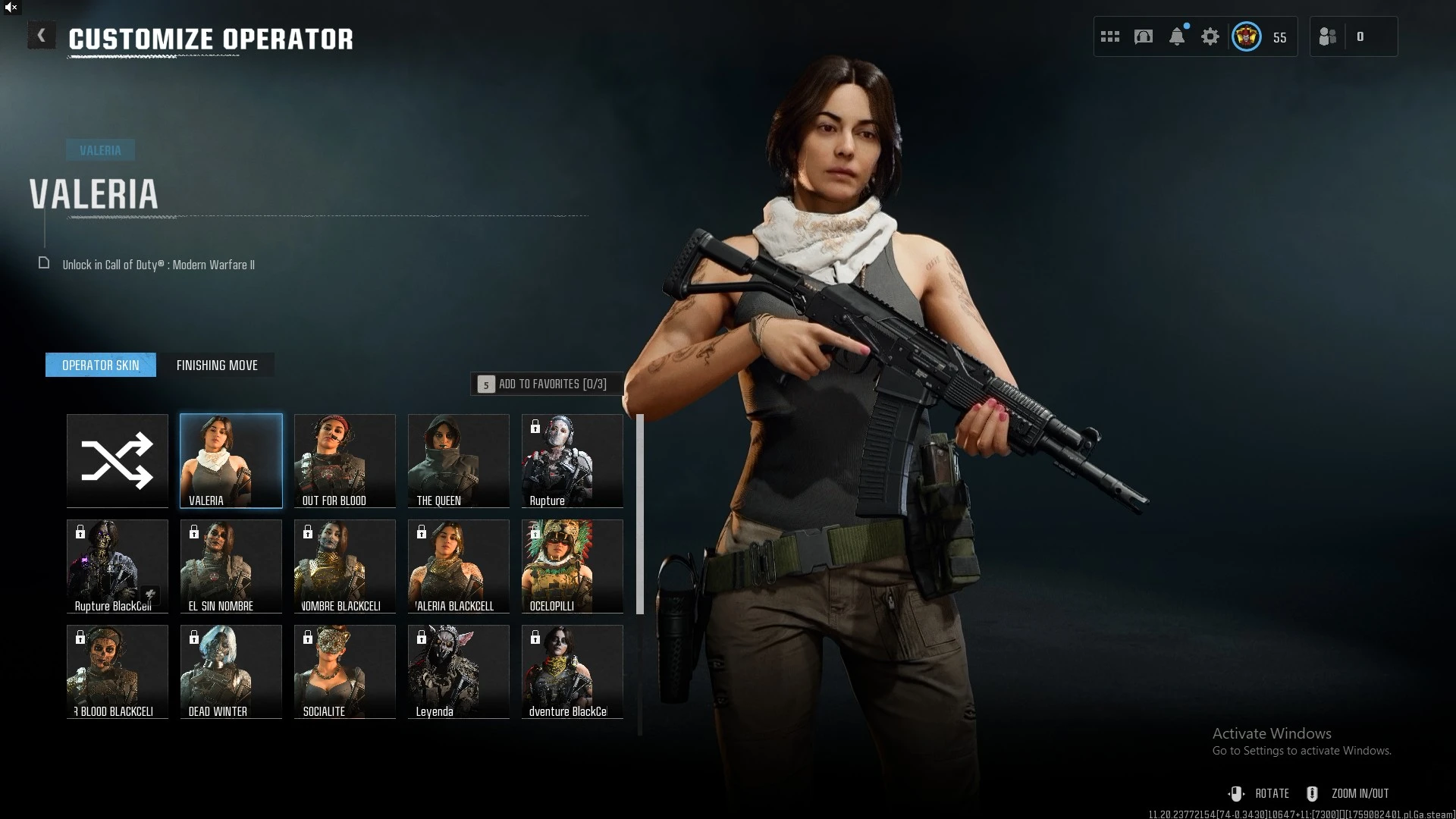Image resolution: width=1456 pixels, height=819 pixels.
Task: Open the settings gear icon
Action: [x=1210, y=36]
